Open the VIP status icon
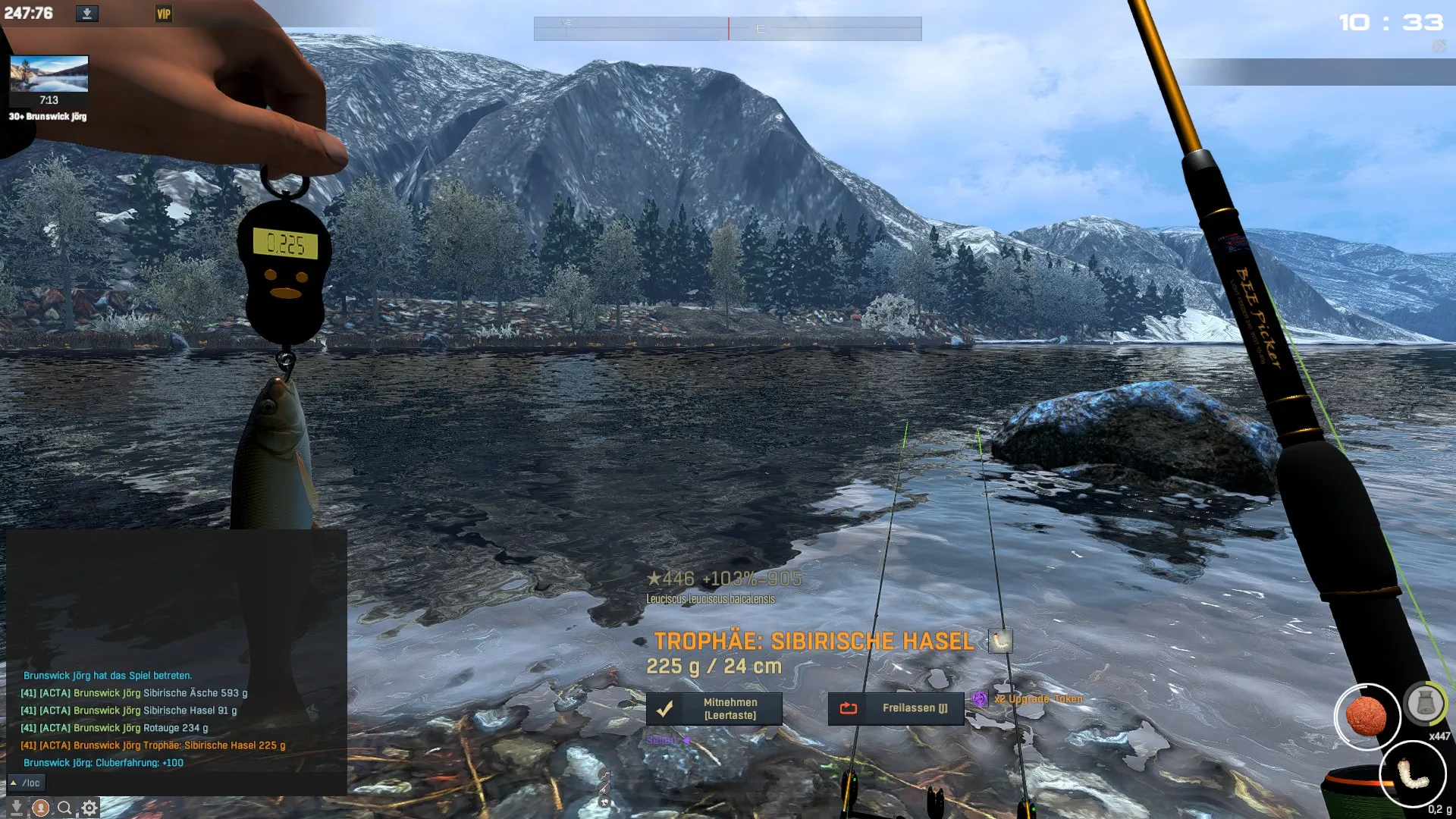This screenshot has height=819, width=1456. pos(164,14)
